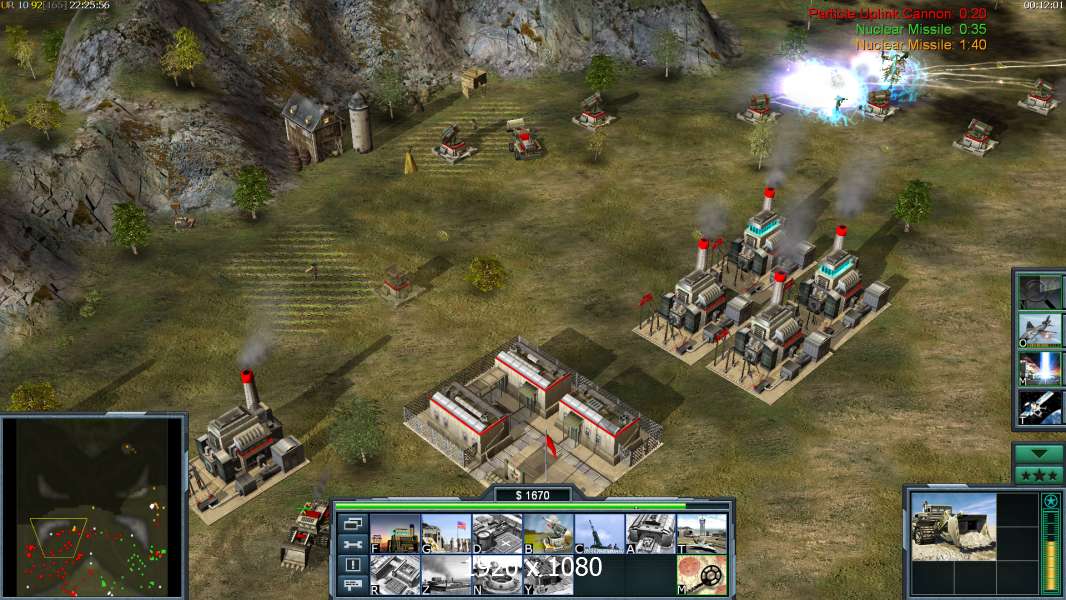Choose the smoky structure build icon (Z)
The width and height of the screenshot is (1066, 600).
point(446,575)
